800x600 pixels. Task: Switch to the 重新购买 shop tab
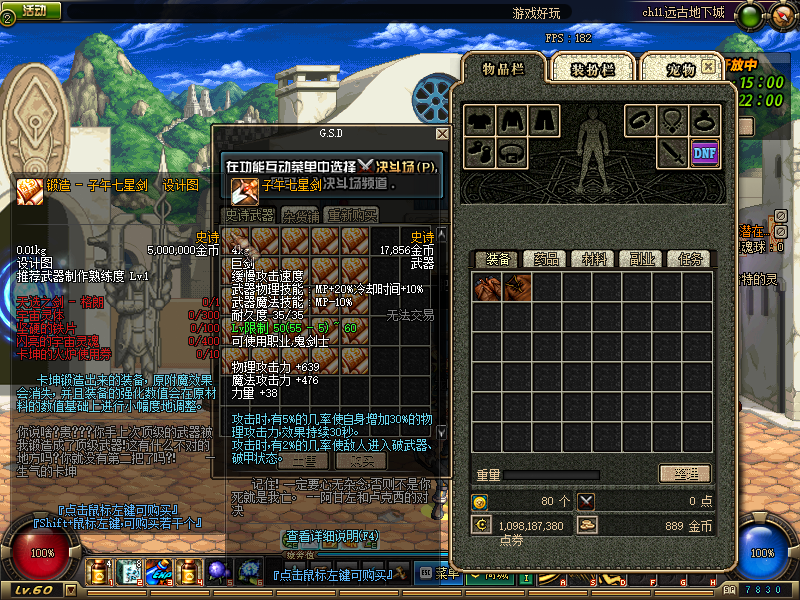click(352, 215)
